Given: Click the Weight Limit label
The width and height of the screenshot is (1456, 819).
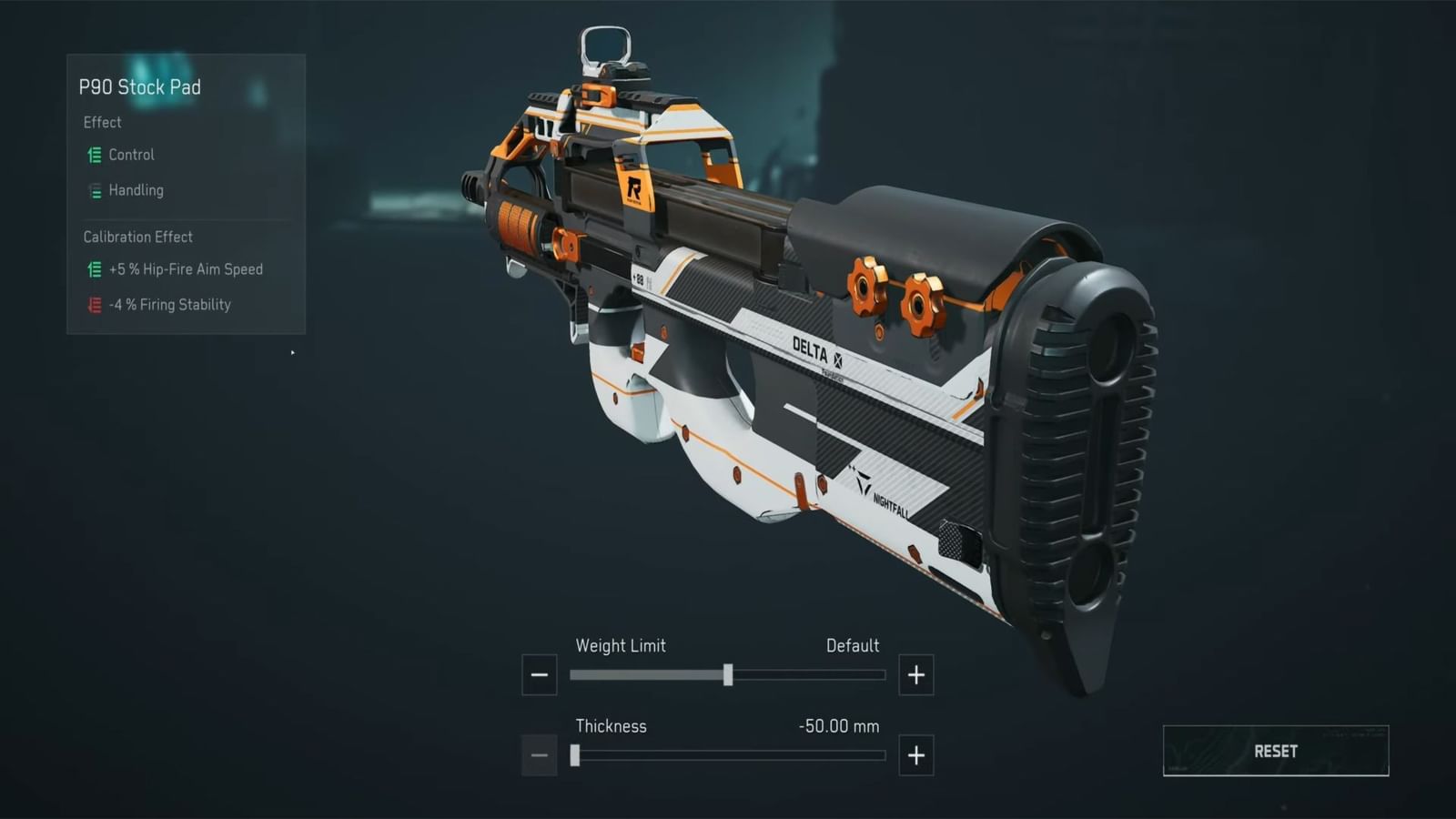Looking at the screenshot, I should click(x=621, y=645).
